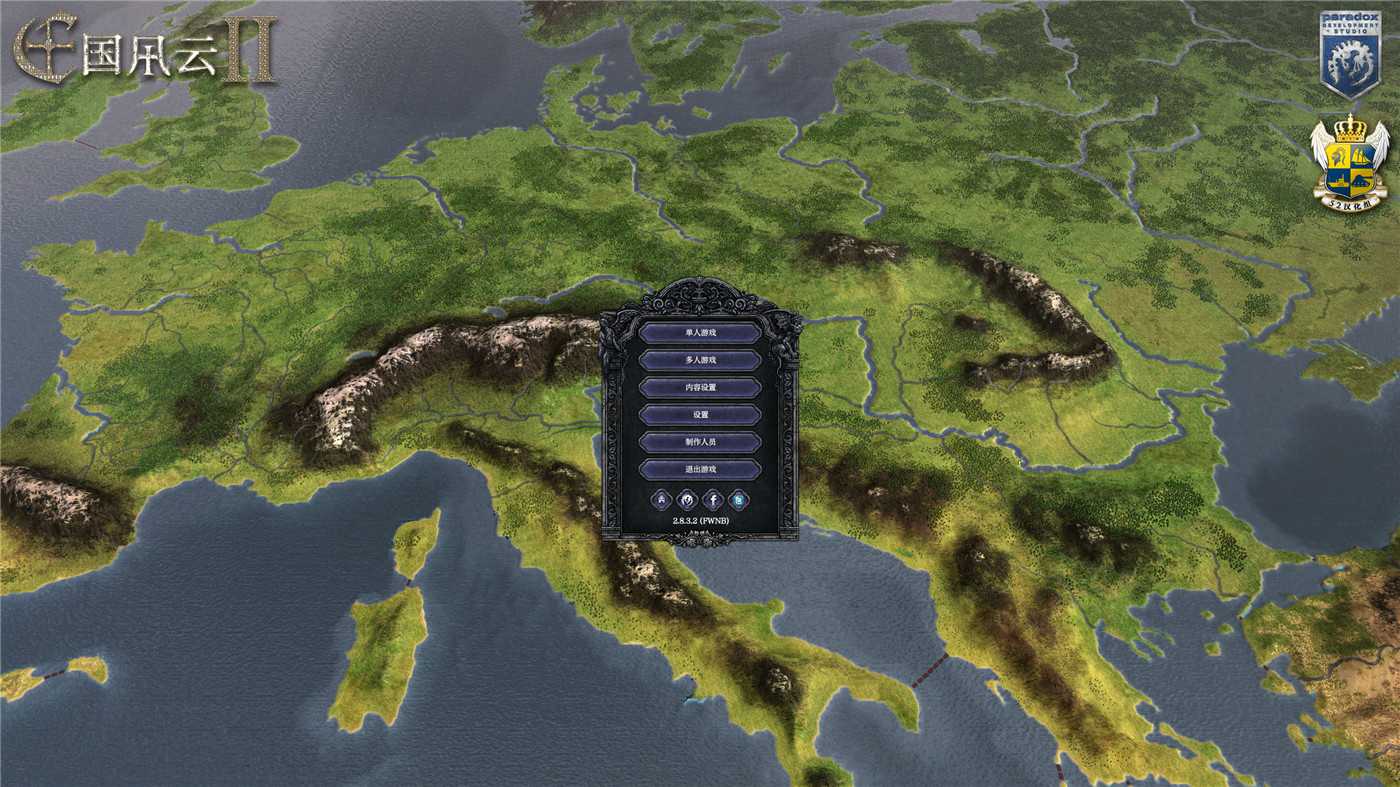Click the Paradox Development Studio shield emblem

tap(1352, 47)
